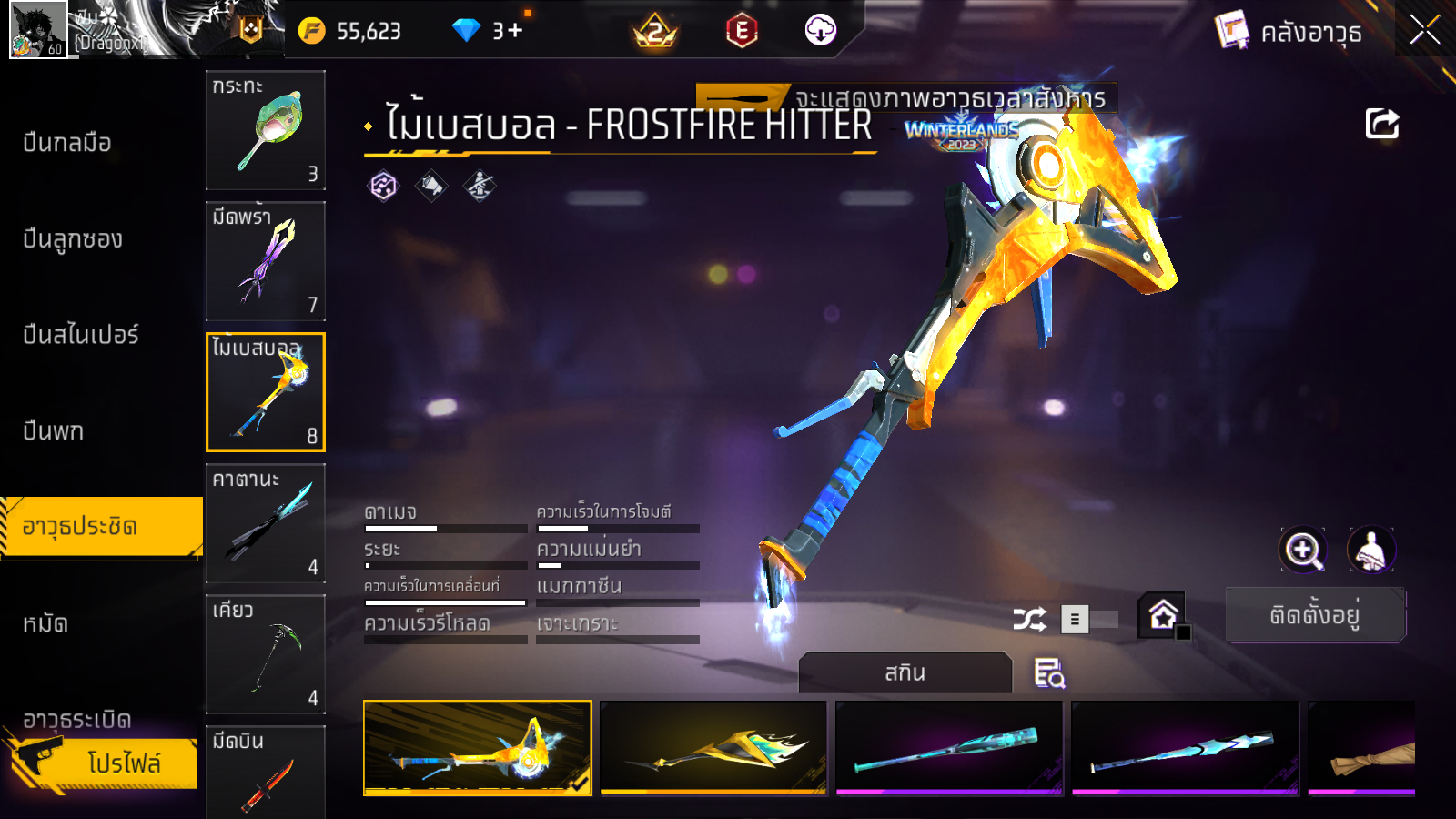Select the กระทะ pan weapon slot
The height and width of the screenshot is (819, 1456).
pyautogui.click(x=266, y=129)
